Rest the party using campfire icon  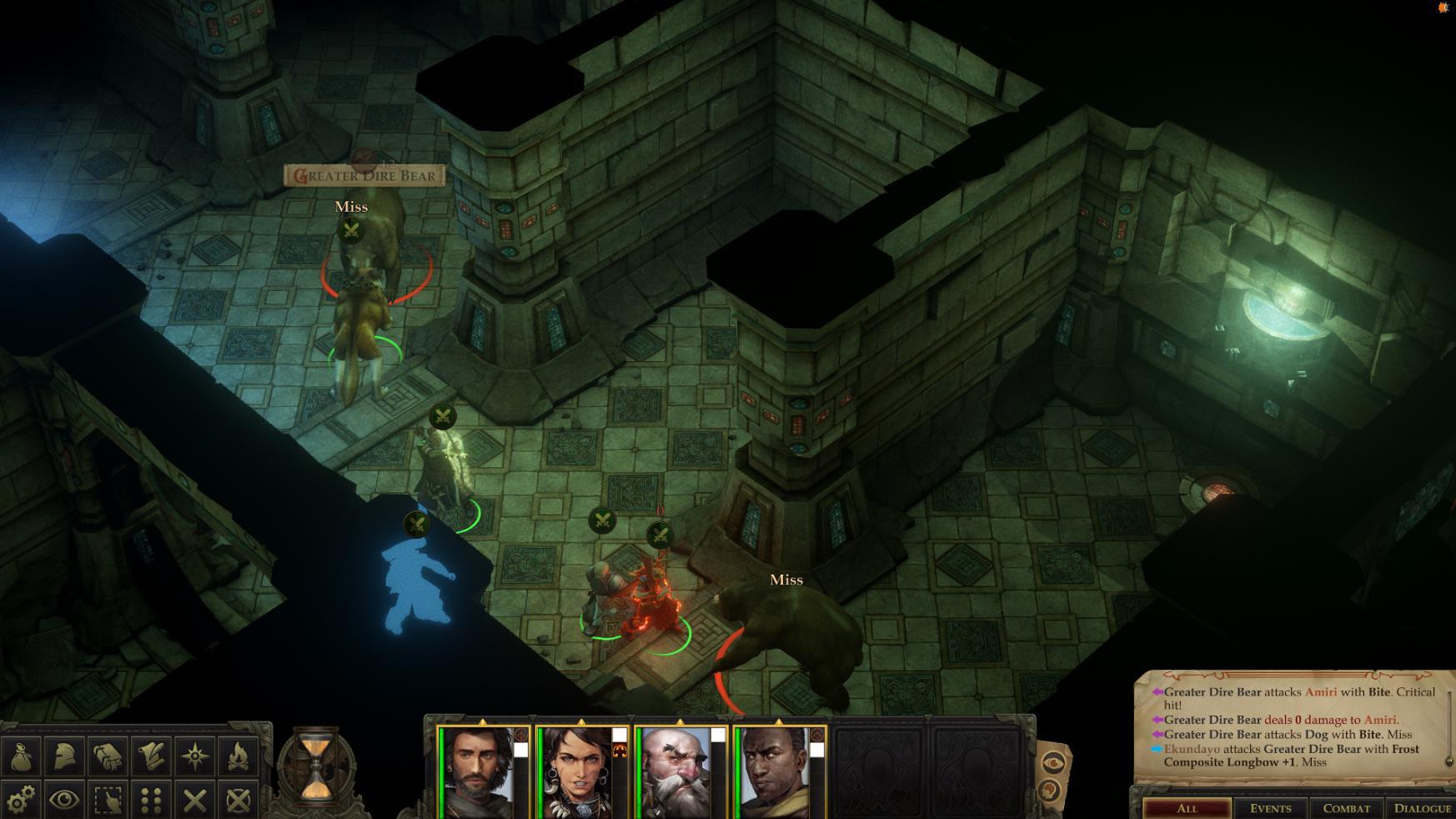click(238, 757)
